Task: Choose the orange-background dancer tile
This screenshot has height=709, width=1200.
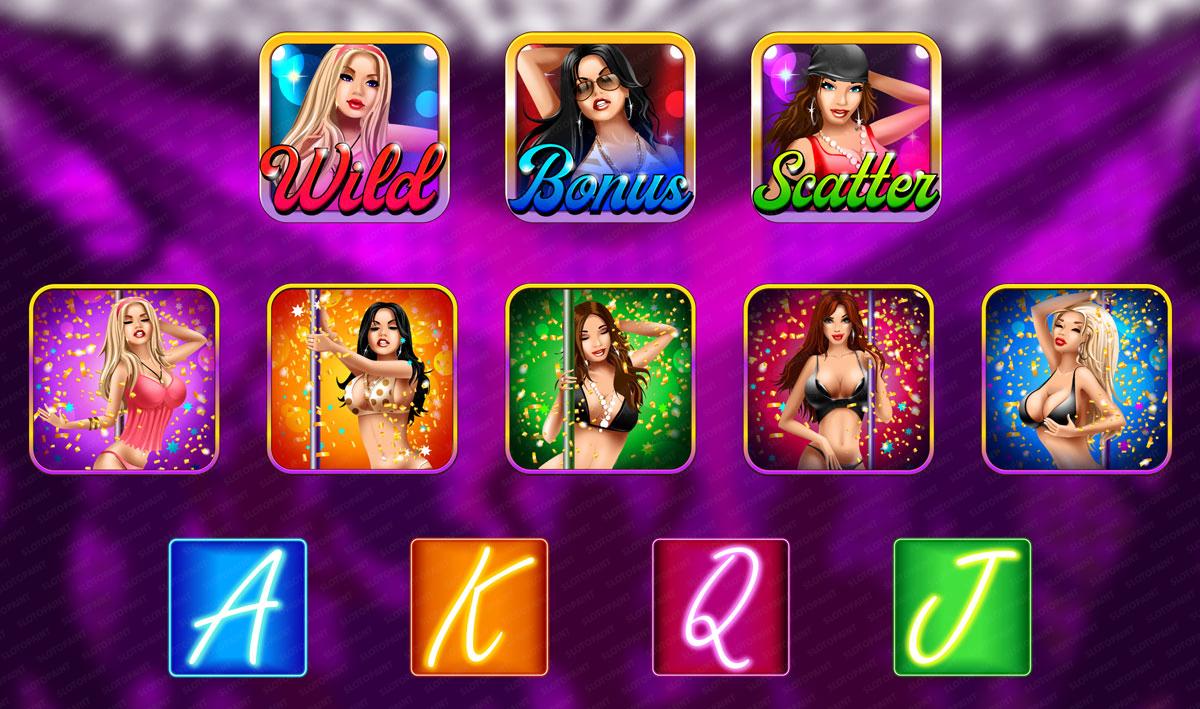Action: 362,379
